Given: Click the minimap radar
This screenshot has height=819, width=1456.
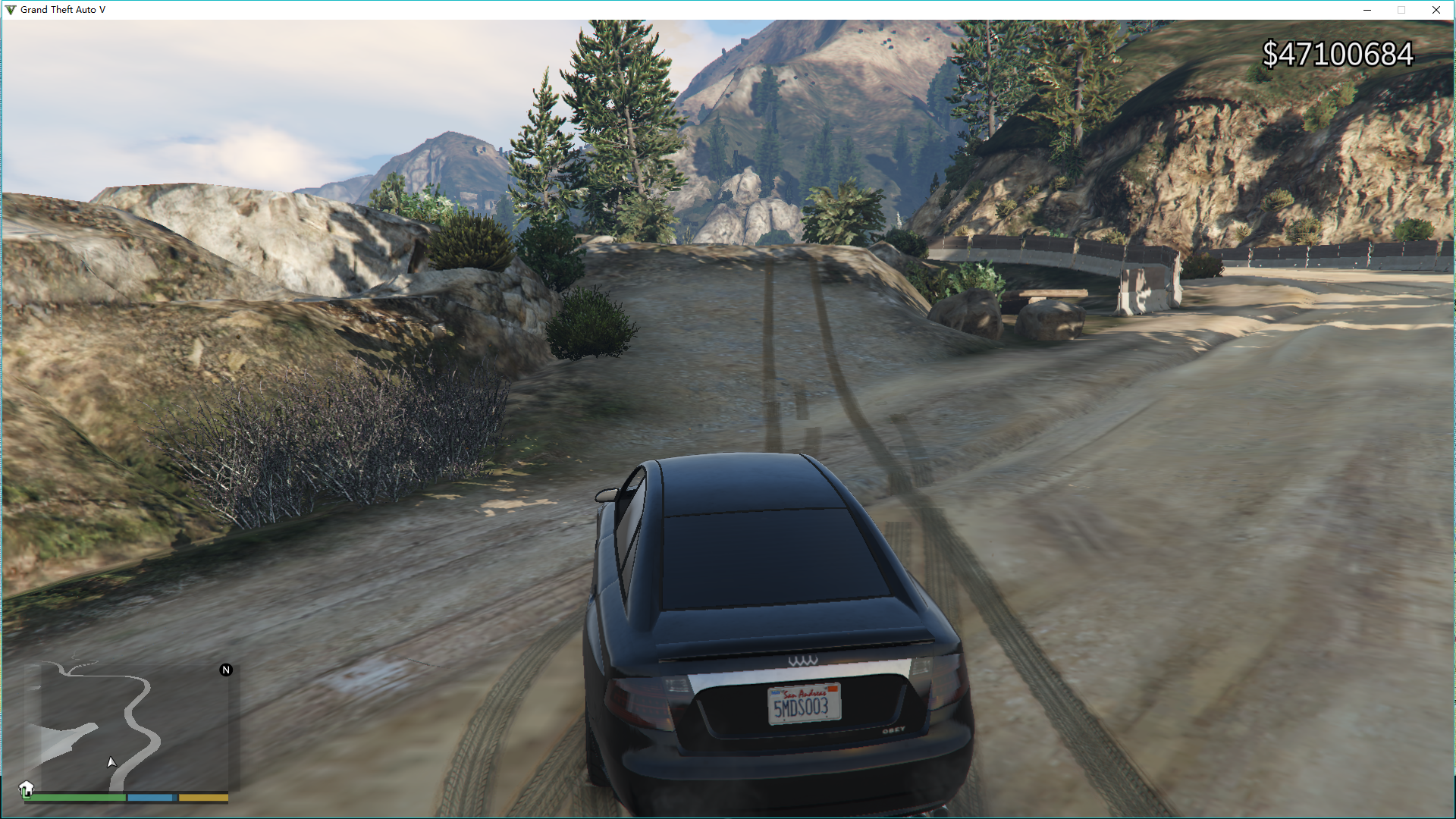Looking at the screenshot, I should tap(127, 726).
